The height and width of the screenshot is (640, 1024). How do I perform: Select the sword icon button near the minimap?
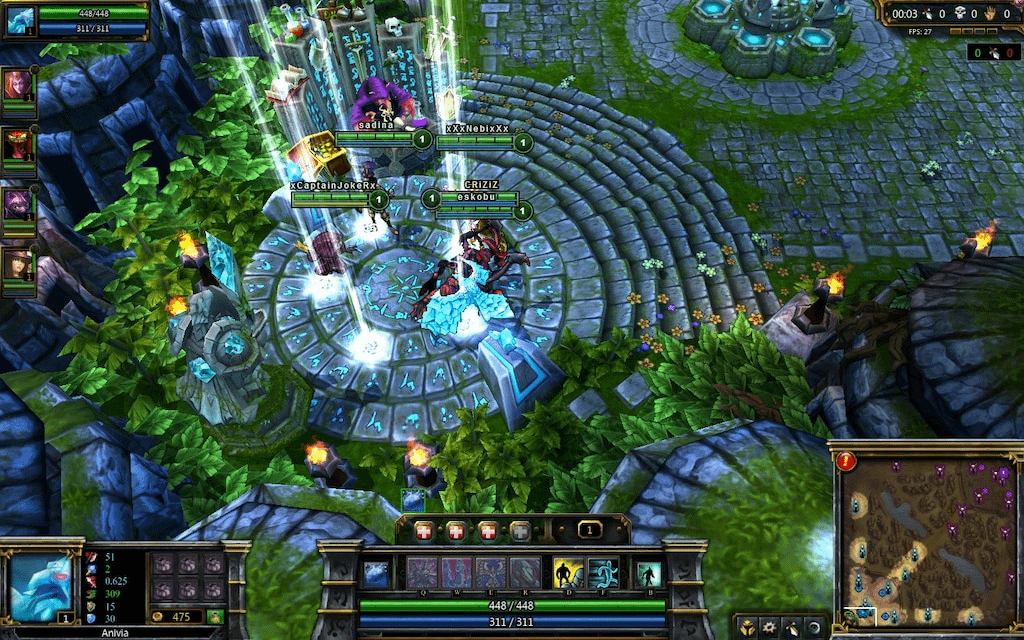pyautogui.click(x=792, y=628)
